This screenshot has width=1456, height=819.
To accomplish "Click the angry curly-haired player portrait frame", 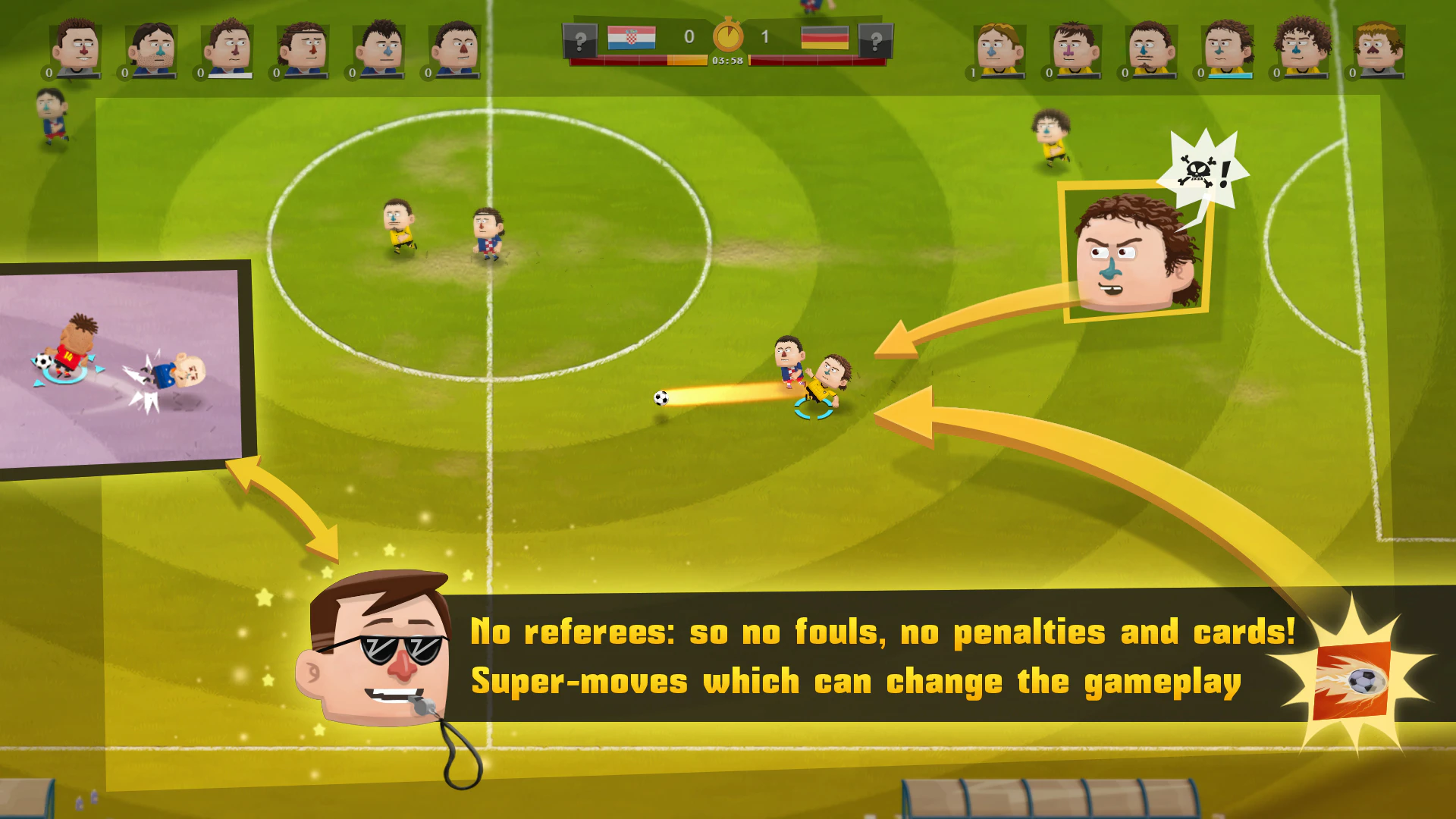I will [x=1135, y=252].
